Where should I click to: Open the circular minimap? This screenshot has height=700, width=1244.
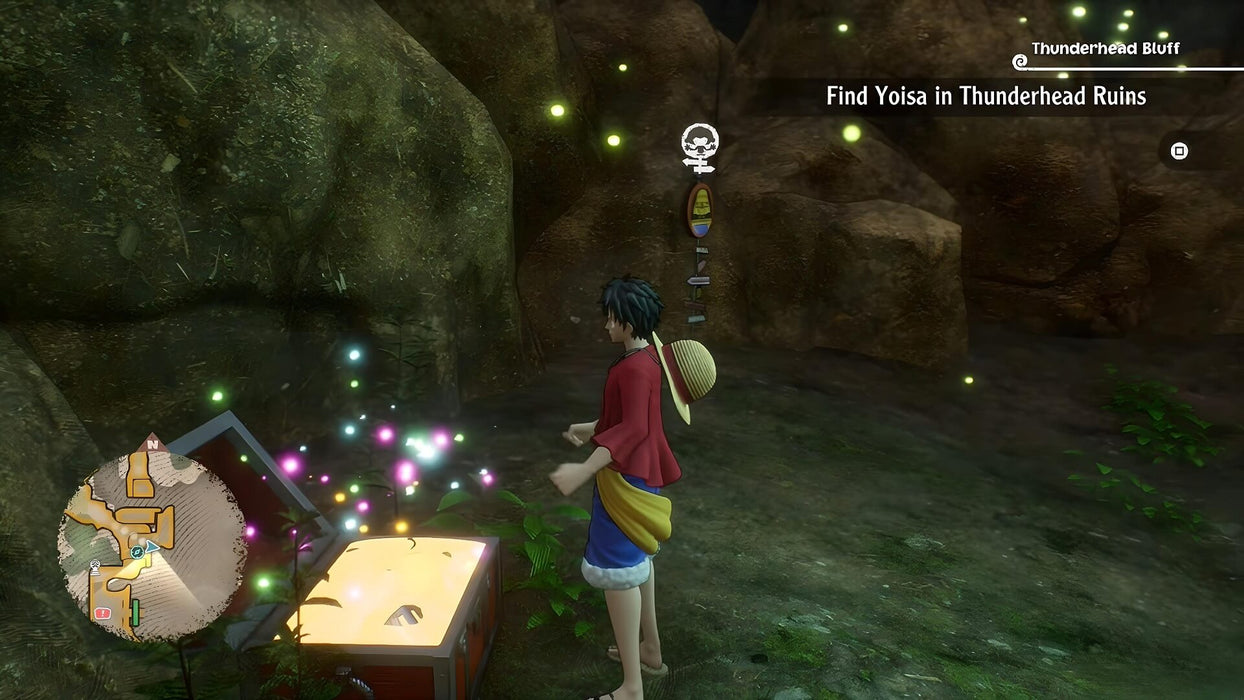click(x=151, y=545)
